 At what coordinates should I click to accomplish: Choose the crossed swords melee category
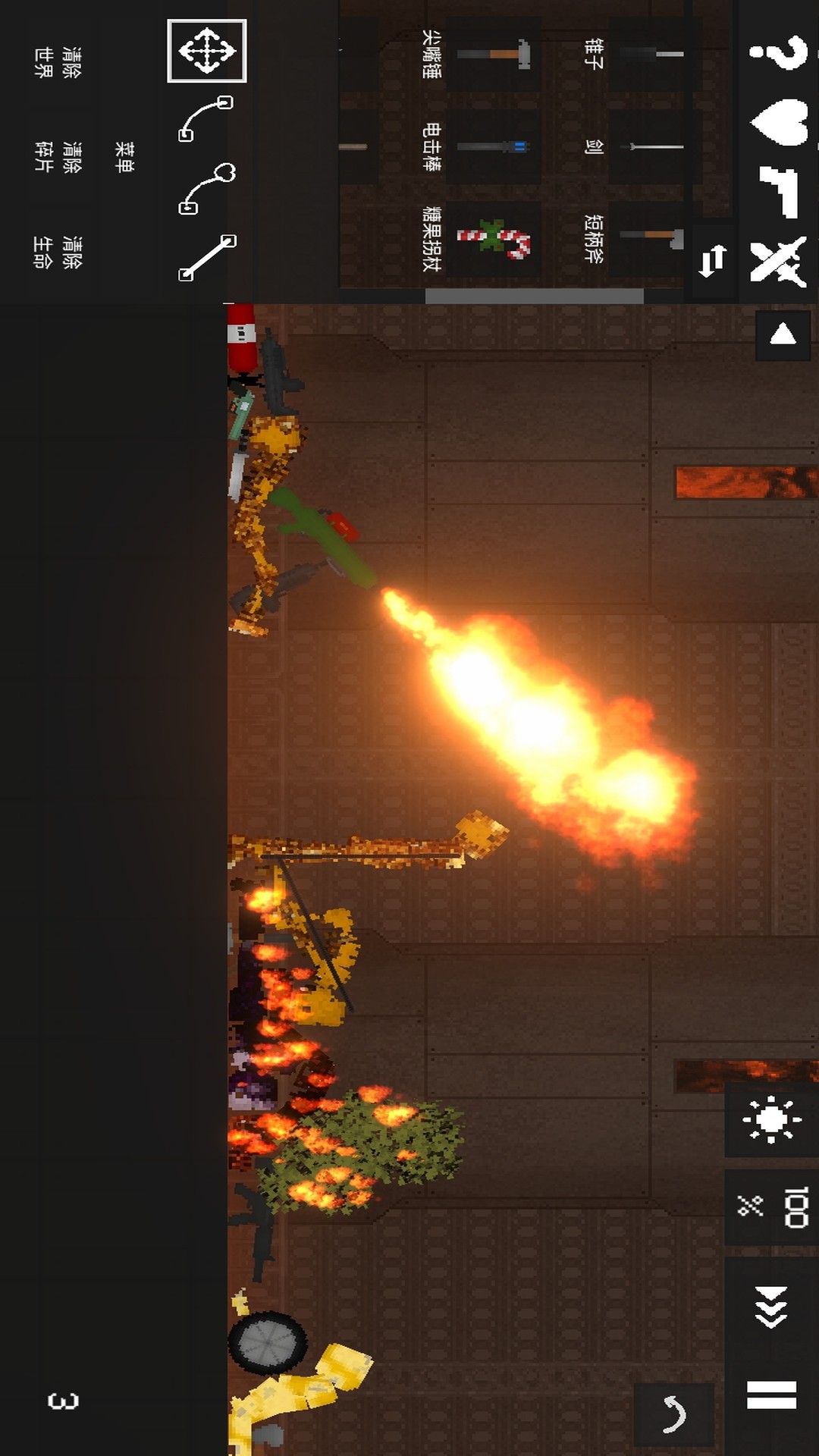tap(778, 262)
